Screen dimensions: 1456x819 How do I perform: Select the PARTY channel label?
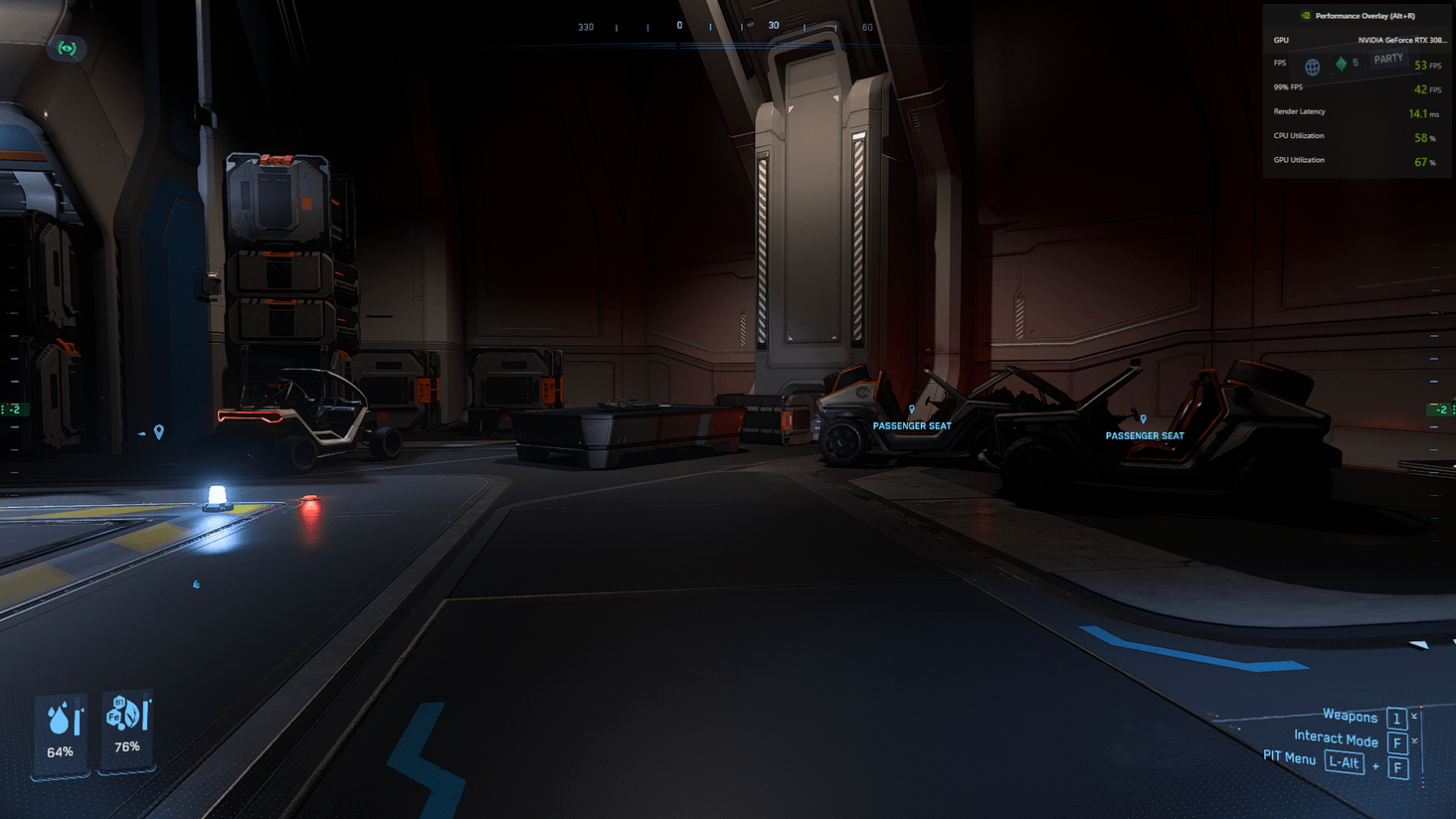click(x=1387, y=58)
